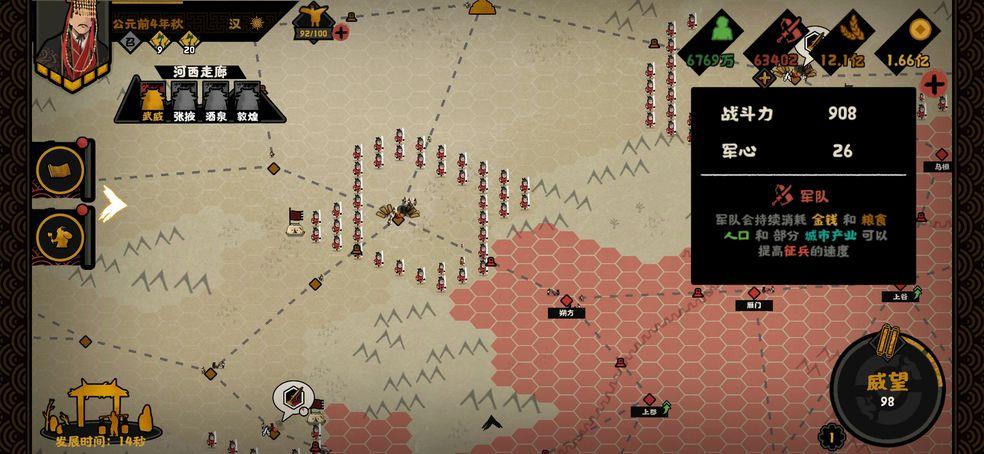984x454 pixels.
Task: Select the 朔方 city marker
Action: 567,301
